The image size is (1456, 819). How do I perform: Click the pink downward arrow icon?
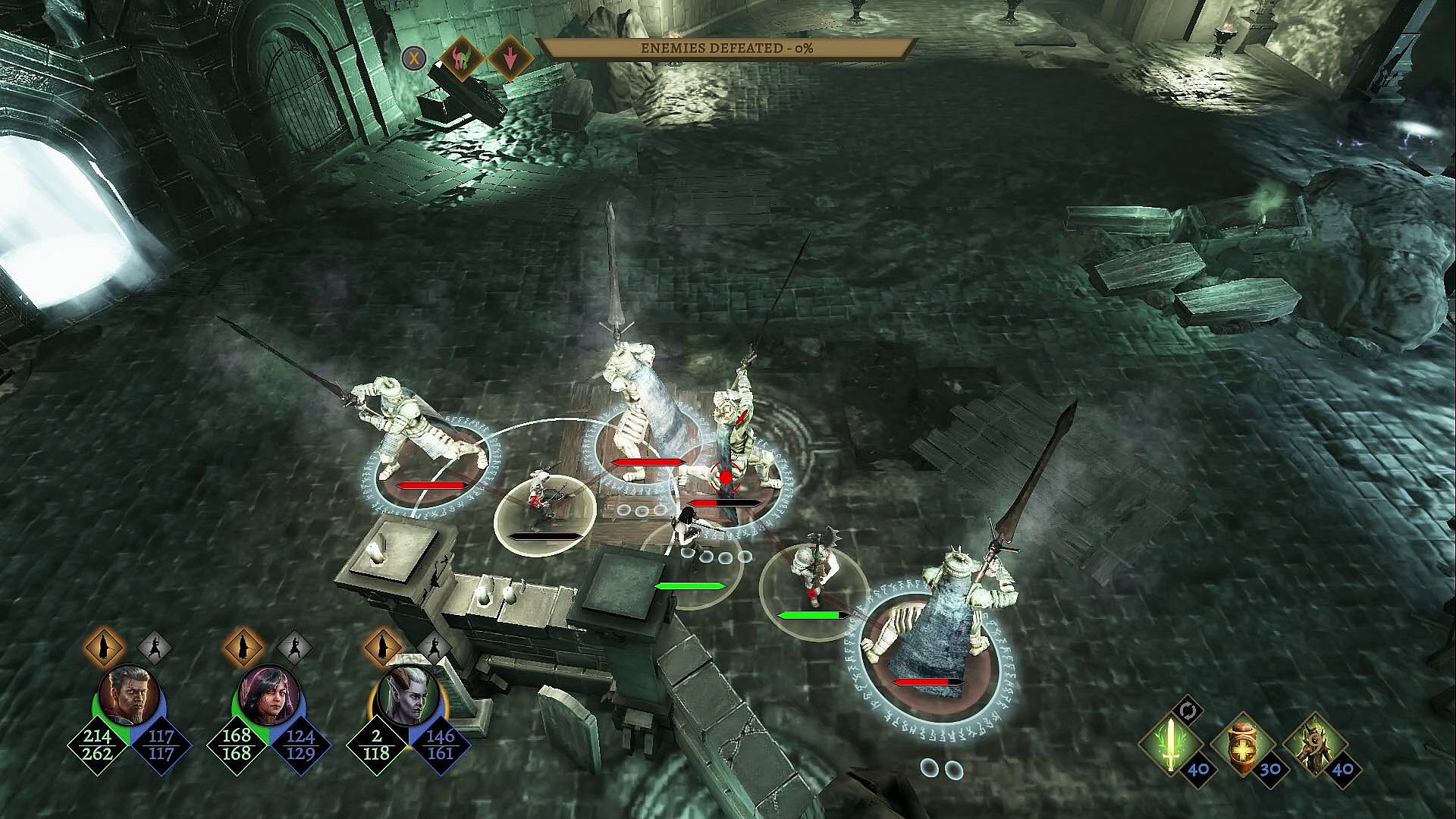(x=510, y=58)
